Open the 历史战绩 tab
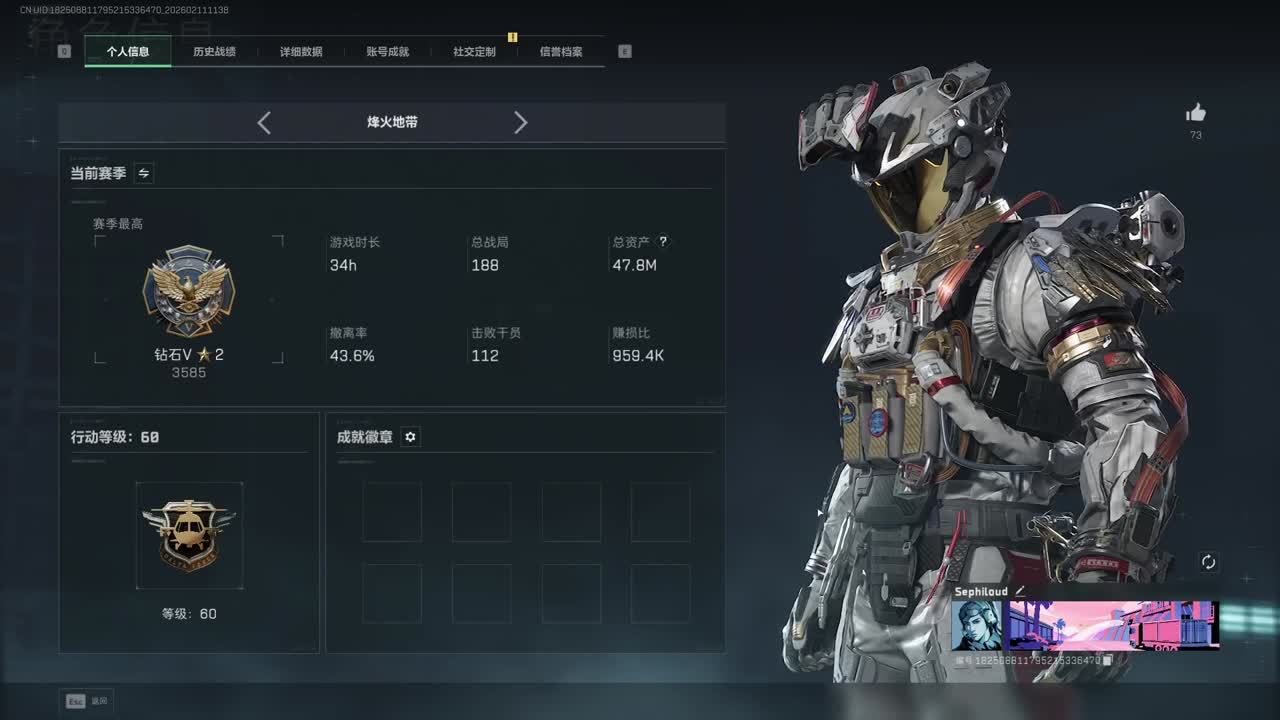Screen dimensions: 1280x720 (x=214, y=51)
